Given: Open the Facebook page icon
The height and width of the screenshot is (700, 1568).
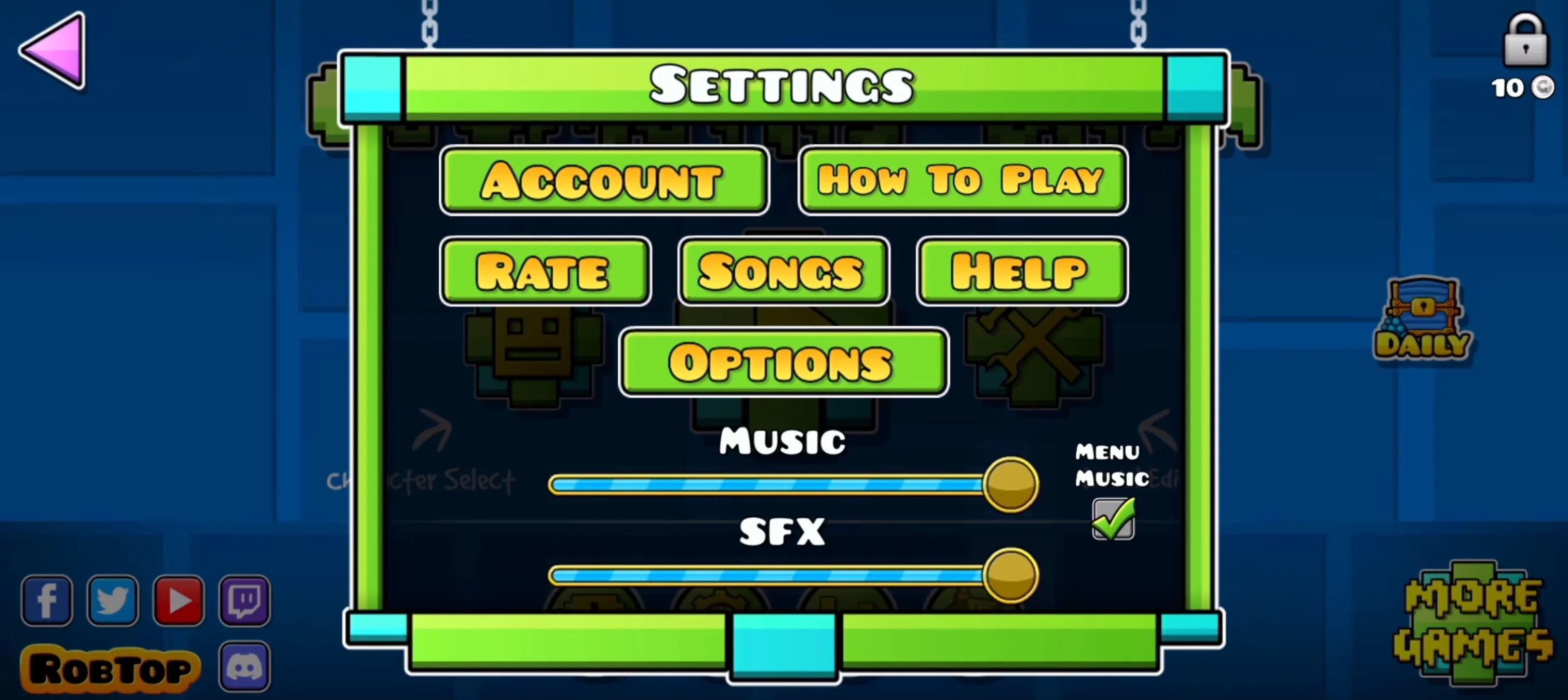Looking at the screenshot, I should click(x=46, y=601).
